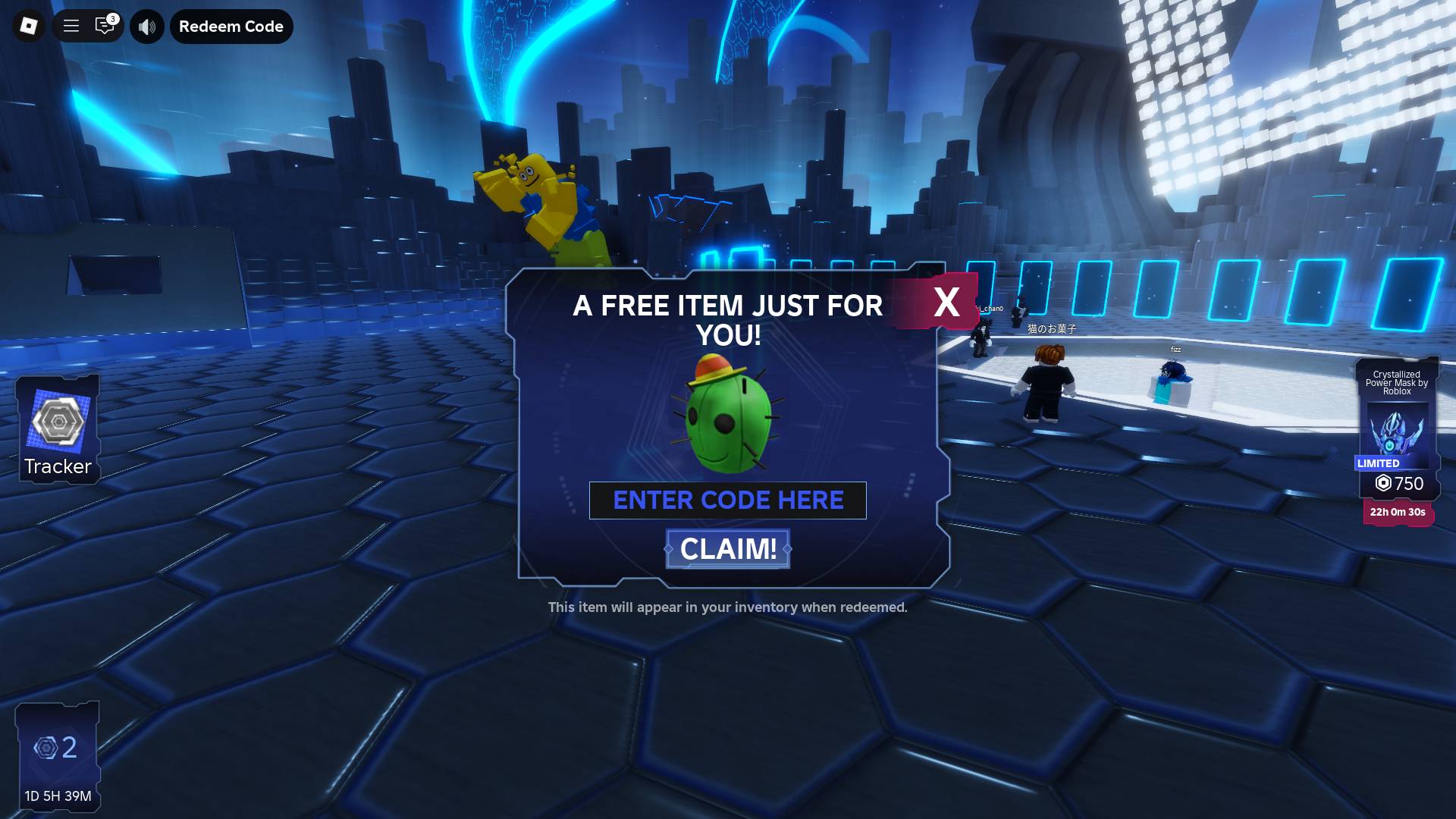Screen dimensions: 1456x819
Task: Open the Tracker panel
Action: 58,430
